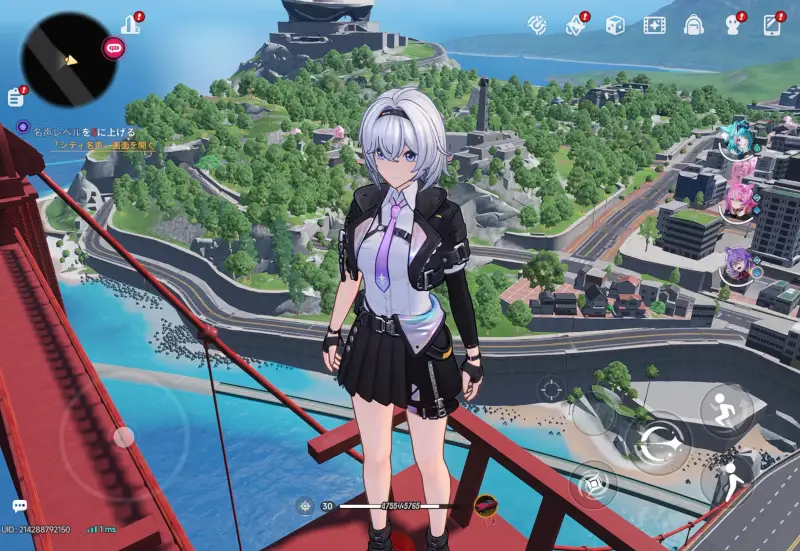The image size is (800, 551).
Task: Tap the pink speech bubble marker on minimap
Action: [113, 46]
